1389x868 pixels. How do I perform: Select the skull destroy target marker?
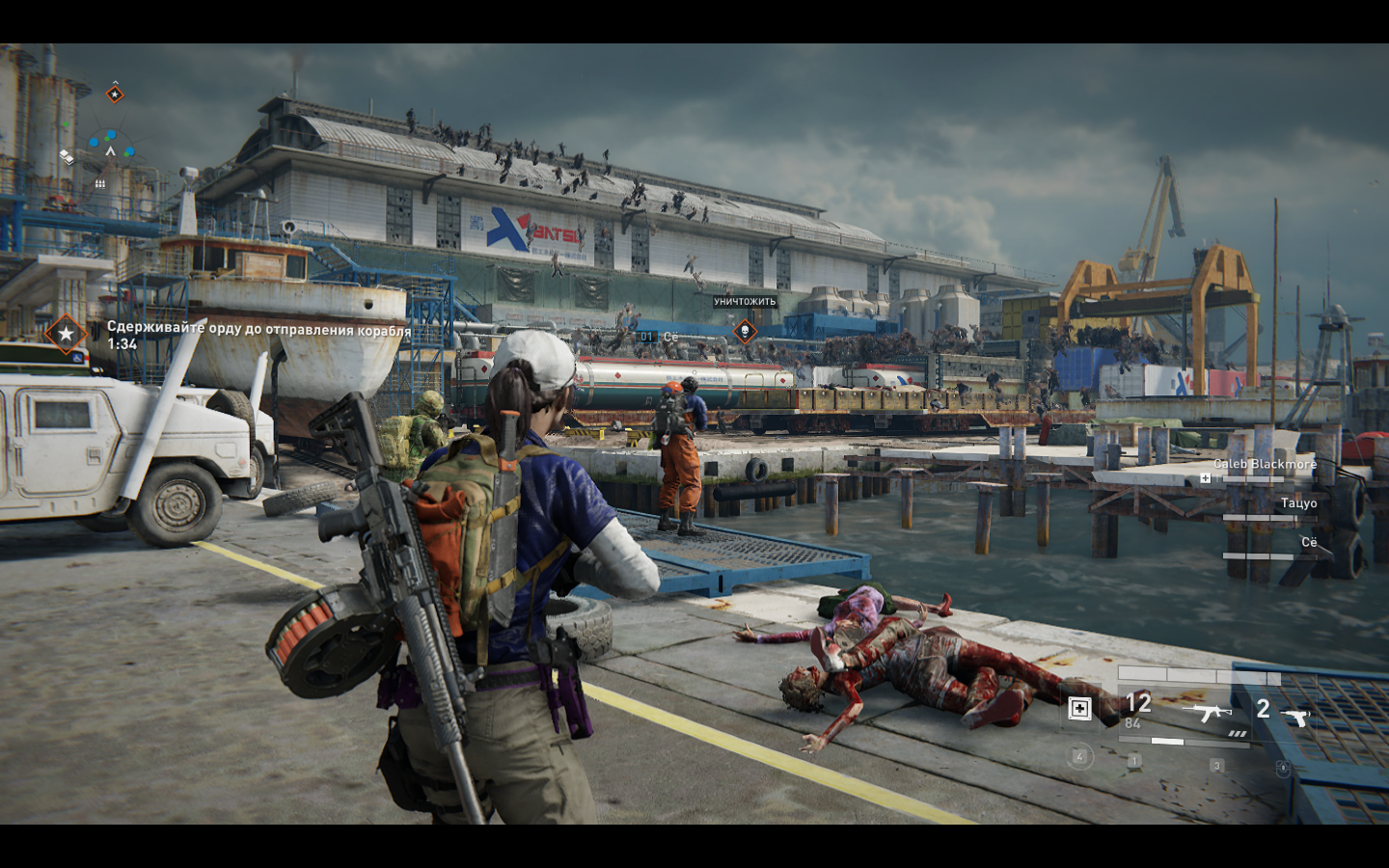pyautogui.click(x=744, y=332)
